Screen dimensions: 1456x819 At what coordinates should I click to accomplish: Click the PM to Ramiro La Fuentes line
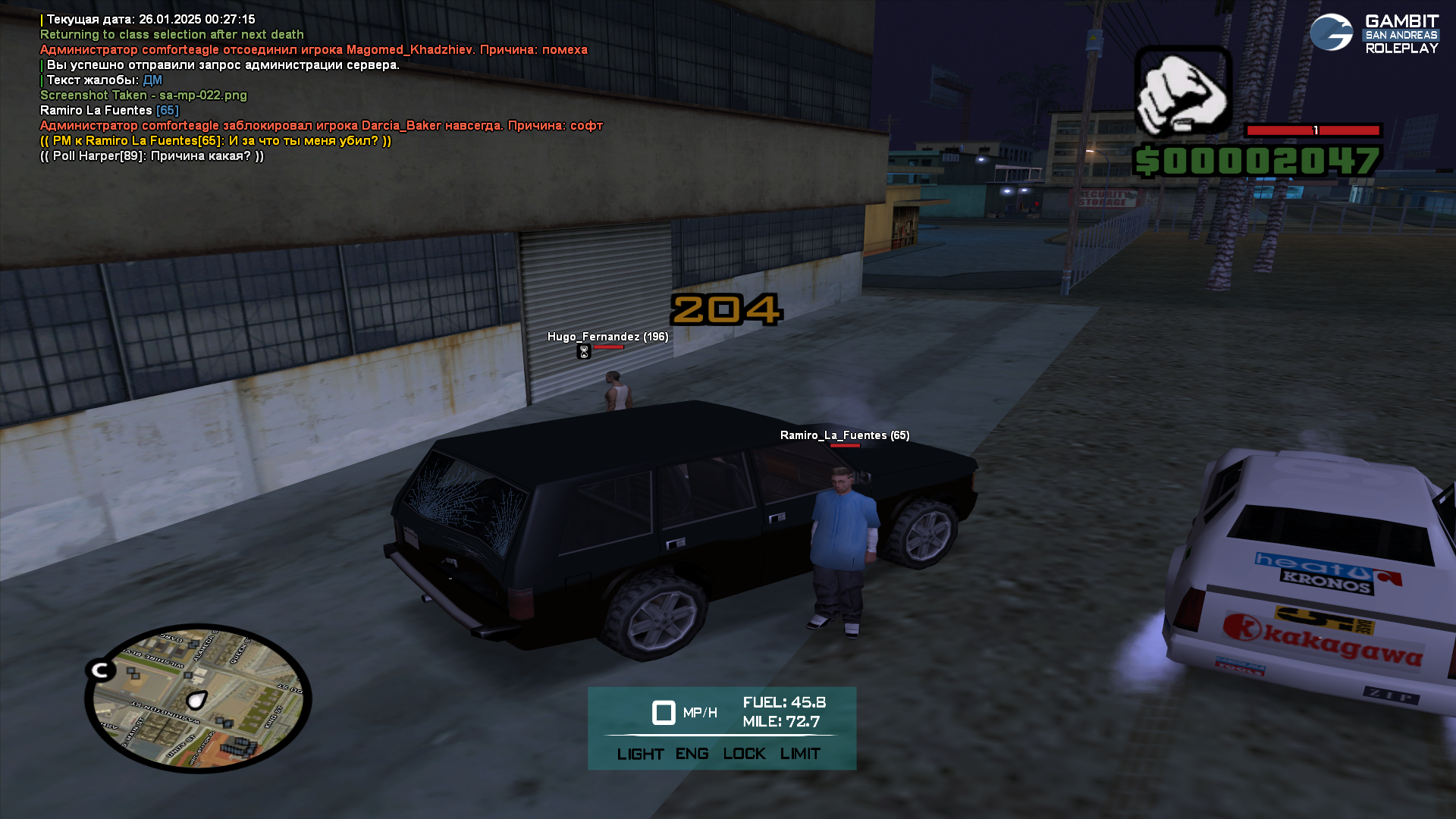coord(215,141)
